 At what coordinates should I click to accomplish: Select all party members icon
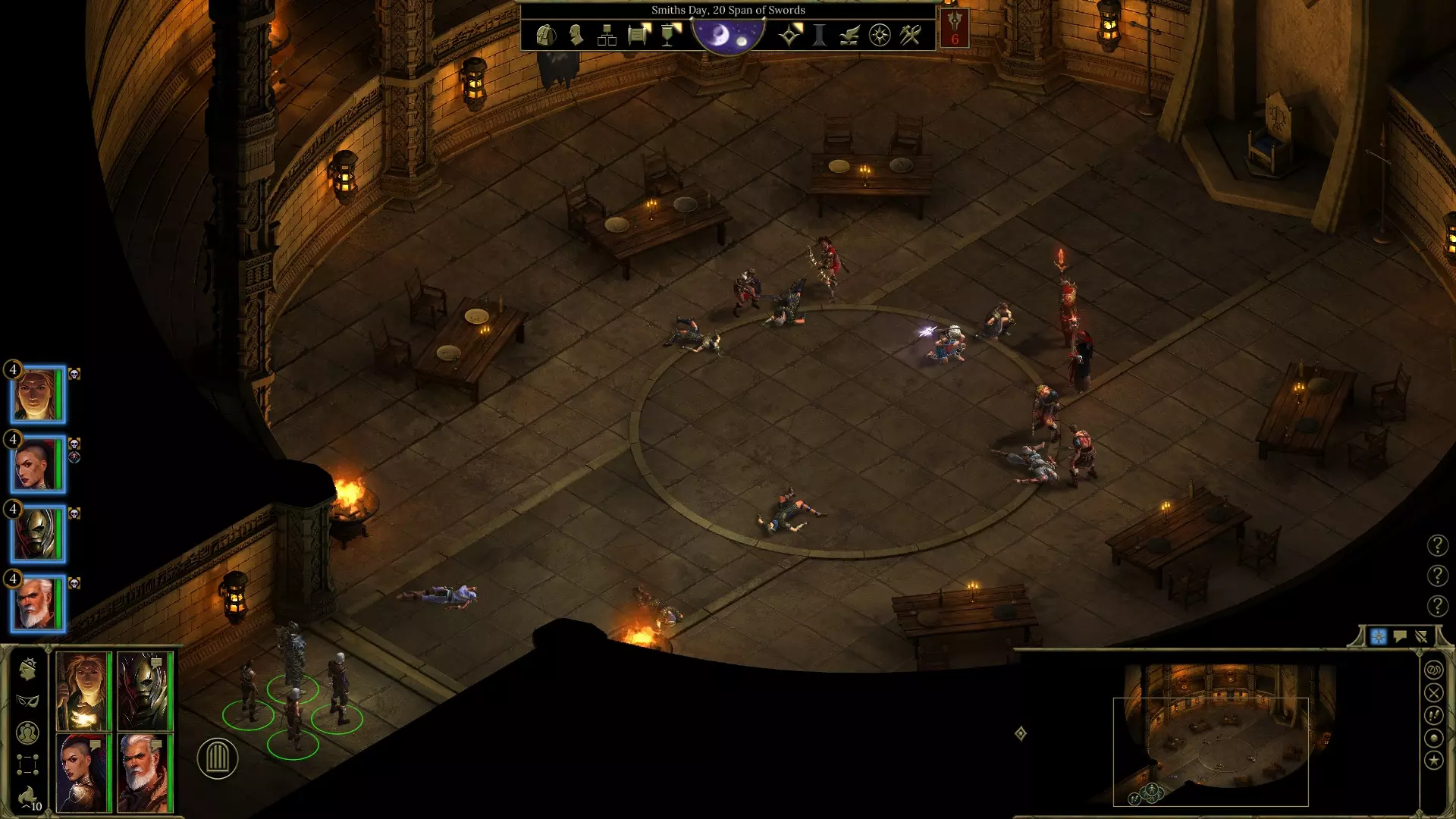[27, 733]
